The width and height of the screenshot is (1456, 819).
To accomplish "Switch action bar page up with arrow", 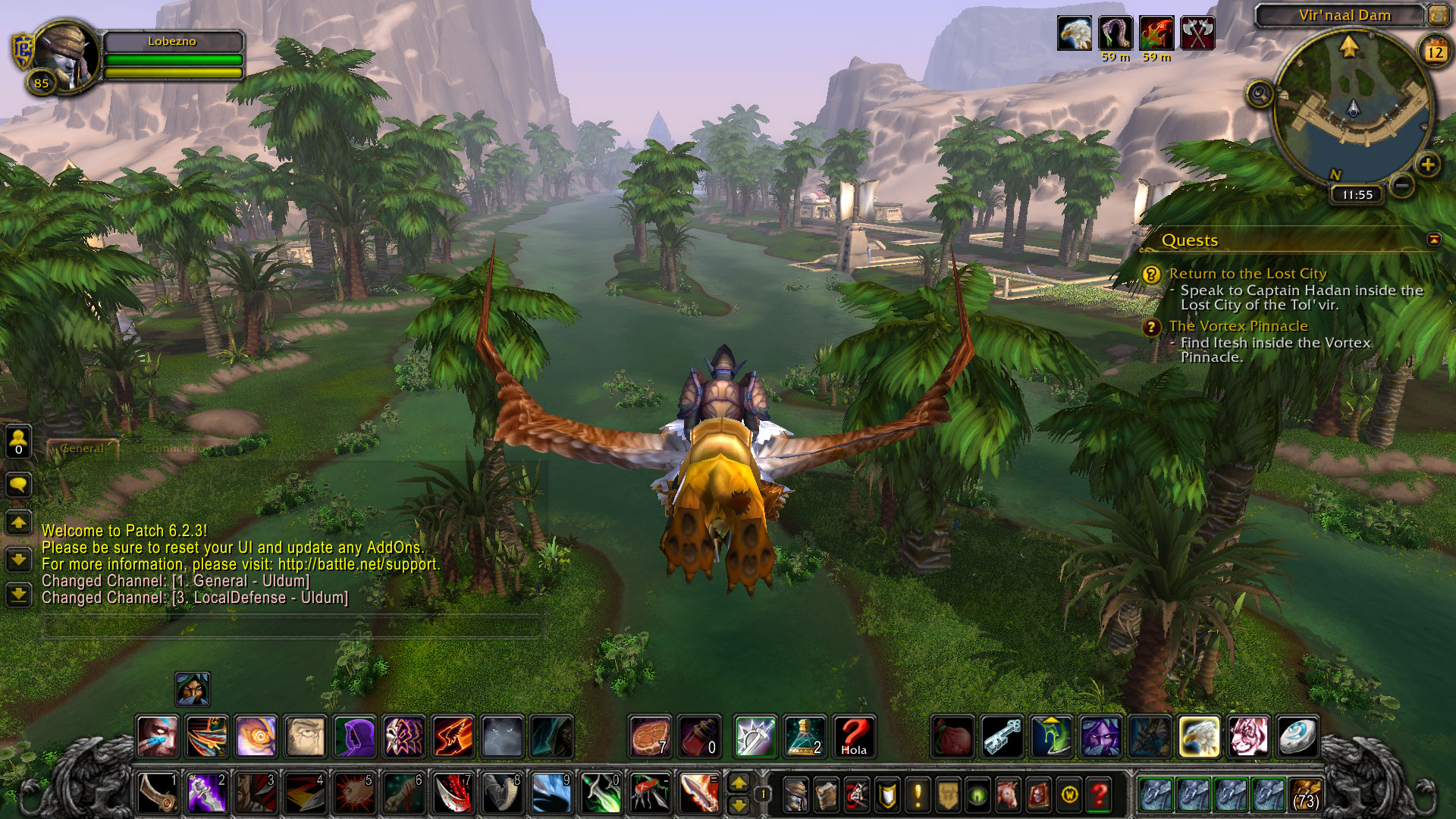I will coord(739,783).
